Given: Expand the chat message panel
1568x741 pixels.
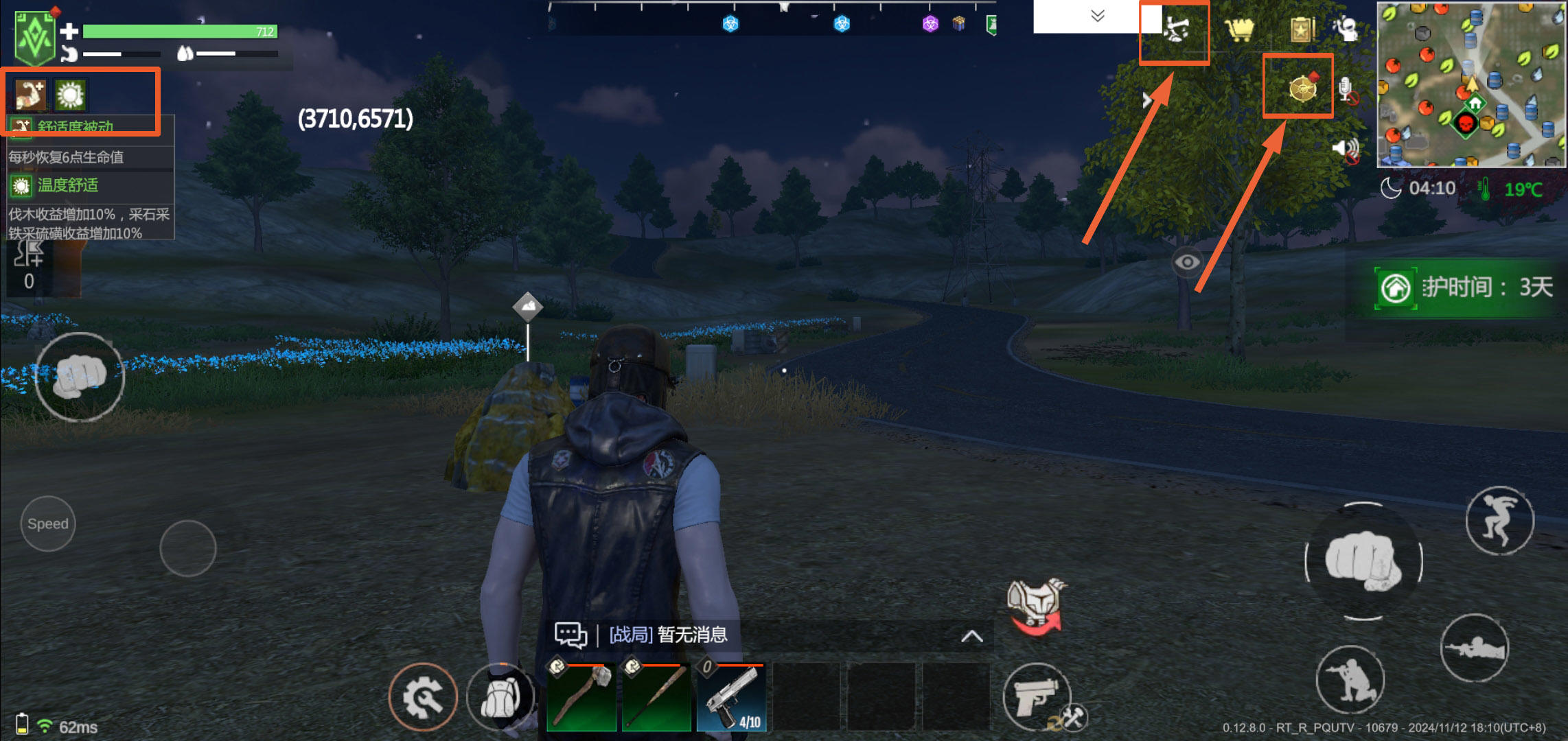Looking at the screenshot, I should [x=971, y=636].
